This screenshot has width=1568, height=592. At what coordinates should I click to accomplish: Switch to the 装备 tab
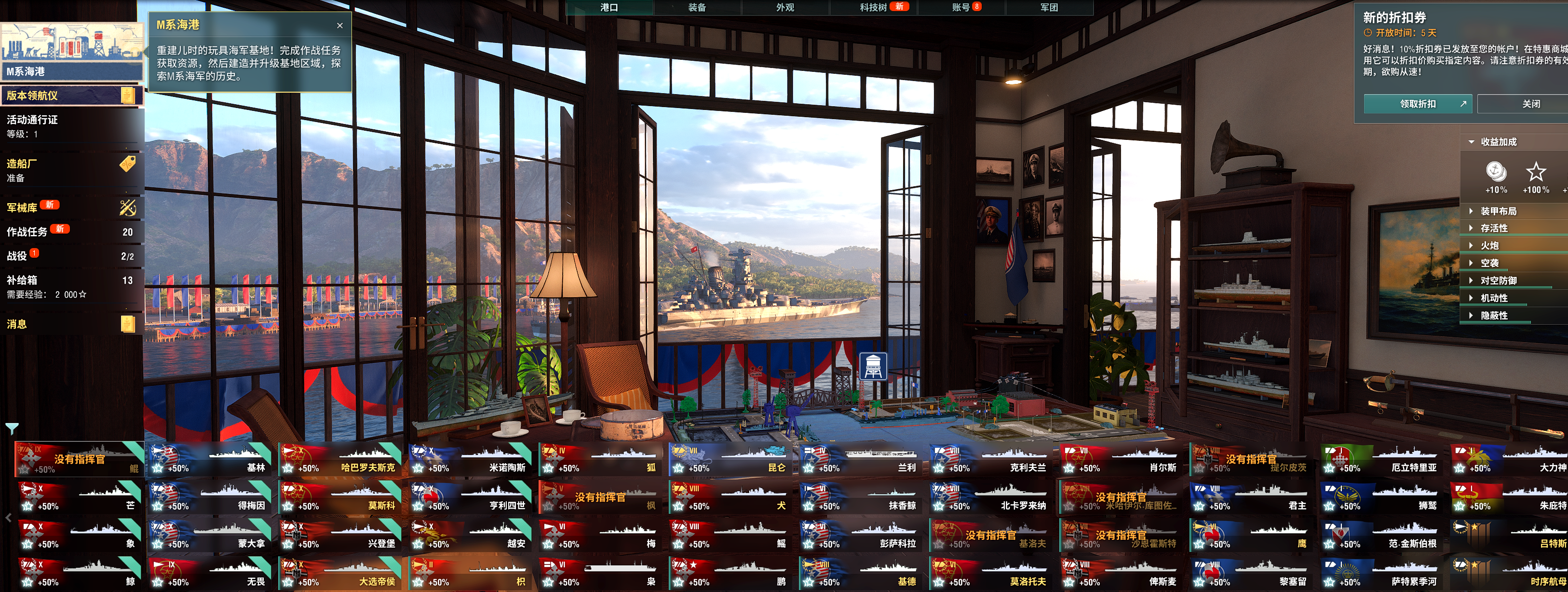coord(697,7)
